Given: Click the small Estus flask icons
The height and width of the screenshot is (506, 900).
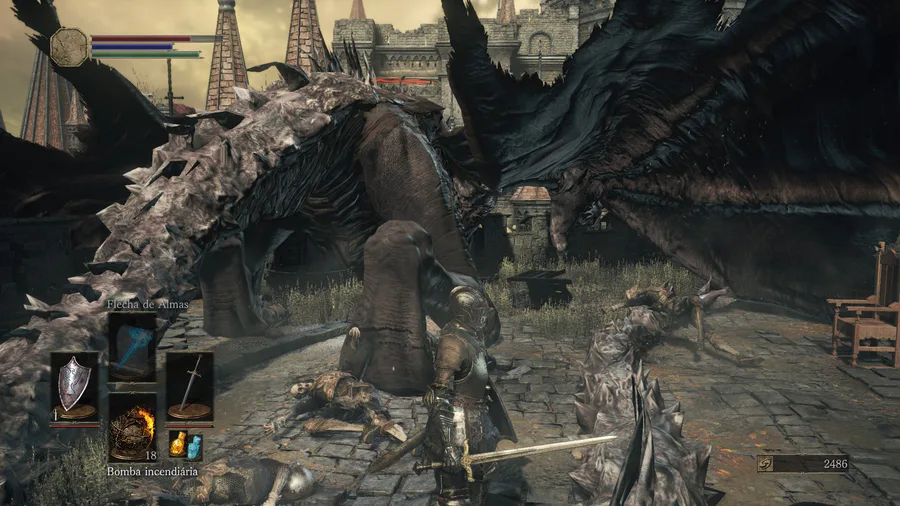Looking at the screenshot, I should coord(185,444).
